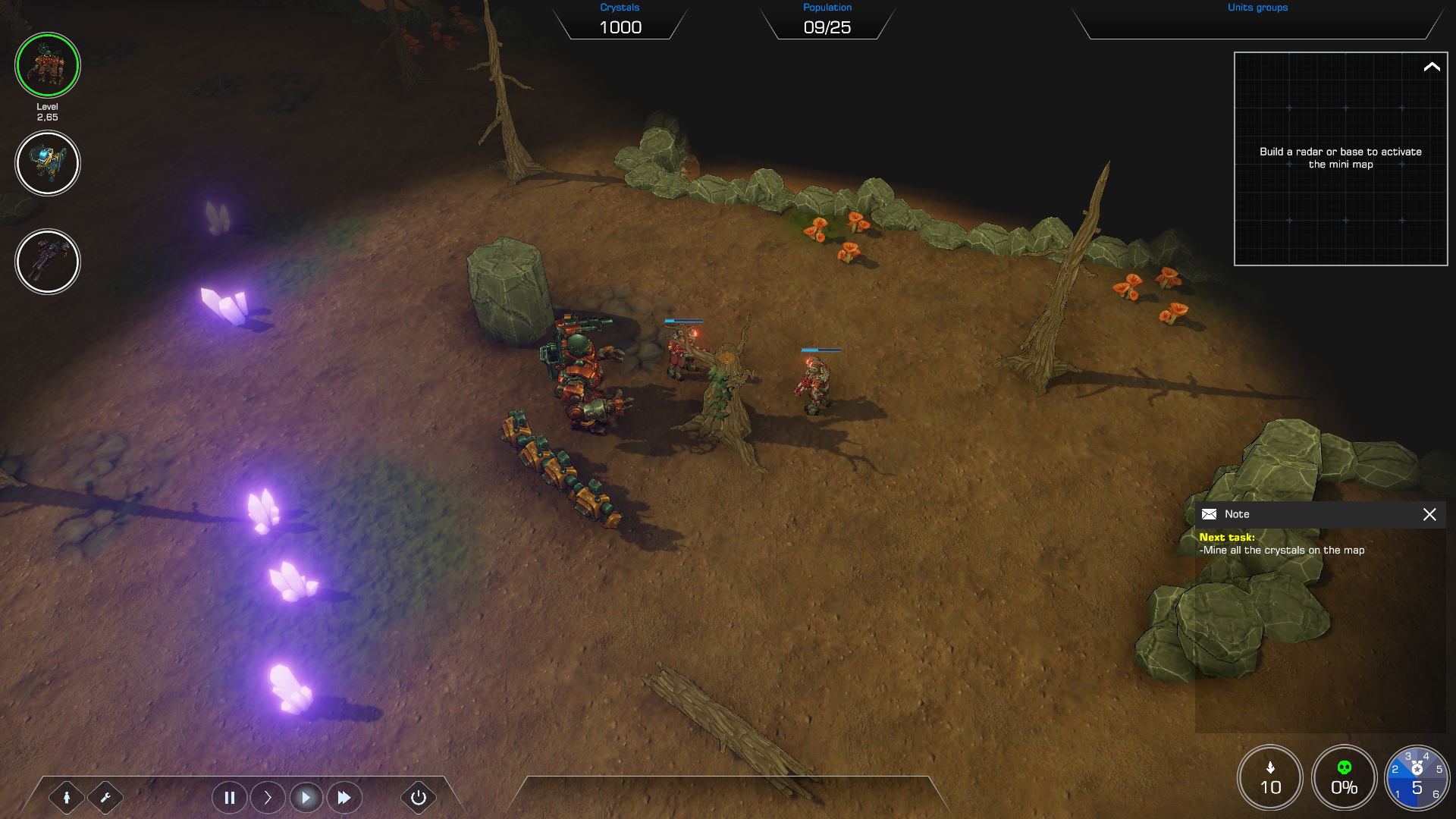This screenshot has height=819, width=1456.
Task: Close the Note message panel
Action: [x=1429, y=514]
